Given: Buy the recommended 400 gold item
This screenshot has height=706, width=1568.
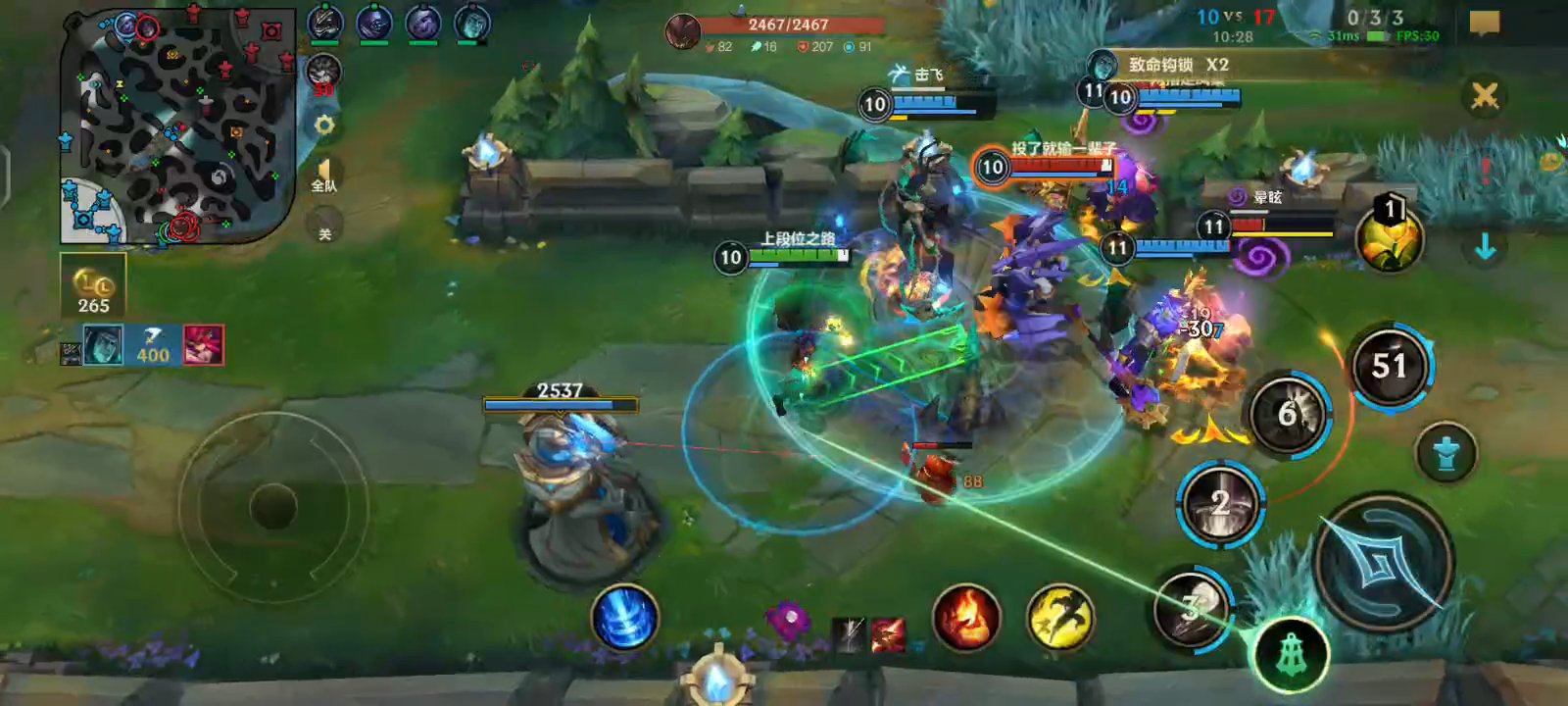Looking at the screenshot, I should pos(153,345).
